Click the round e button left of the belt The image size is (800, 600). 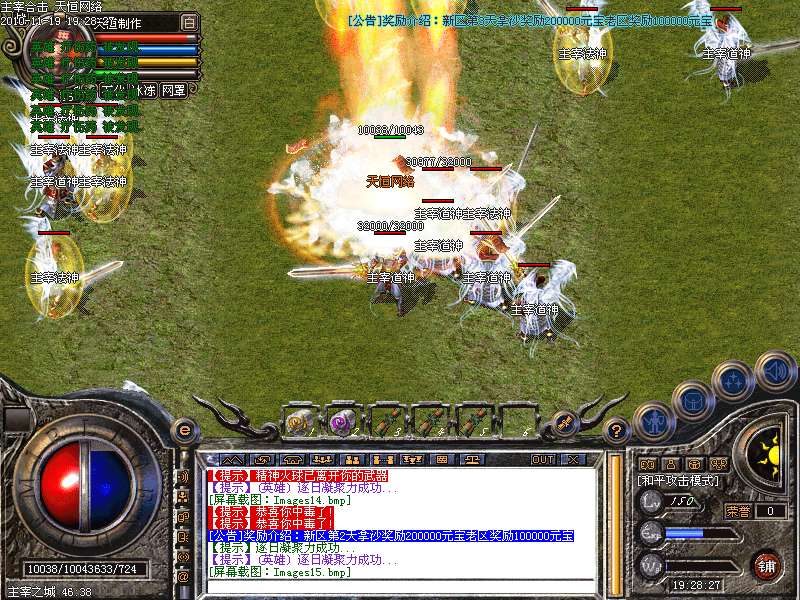[x=184, y=430]
